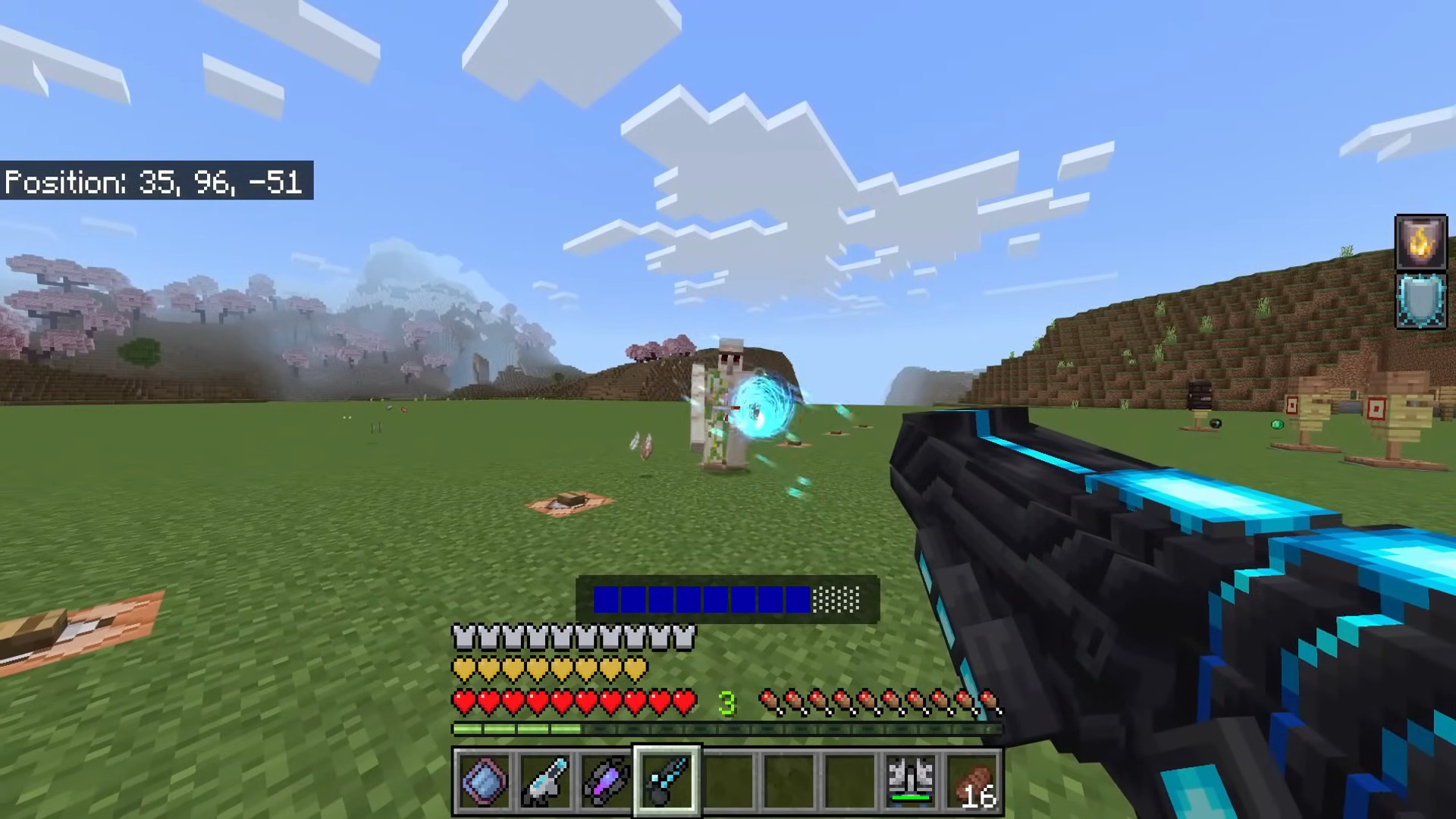This screenshot has height=819, width=1456.
Task: Click the fire resistance status effect icon
Action: click(x=1421, y=241)
